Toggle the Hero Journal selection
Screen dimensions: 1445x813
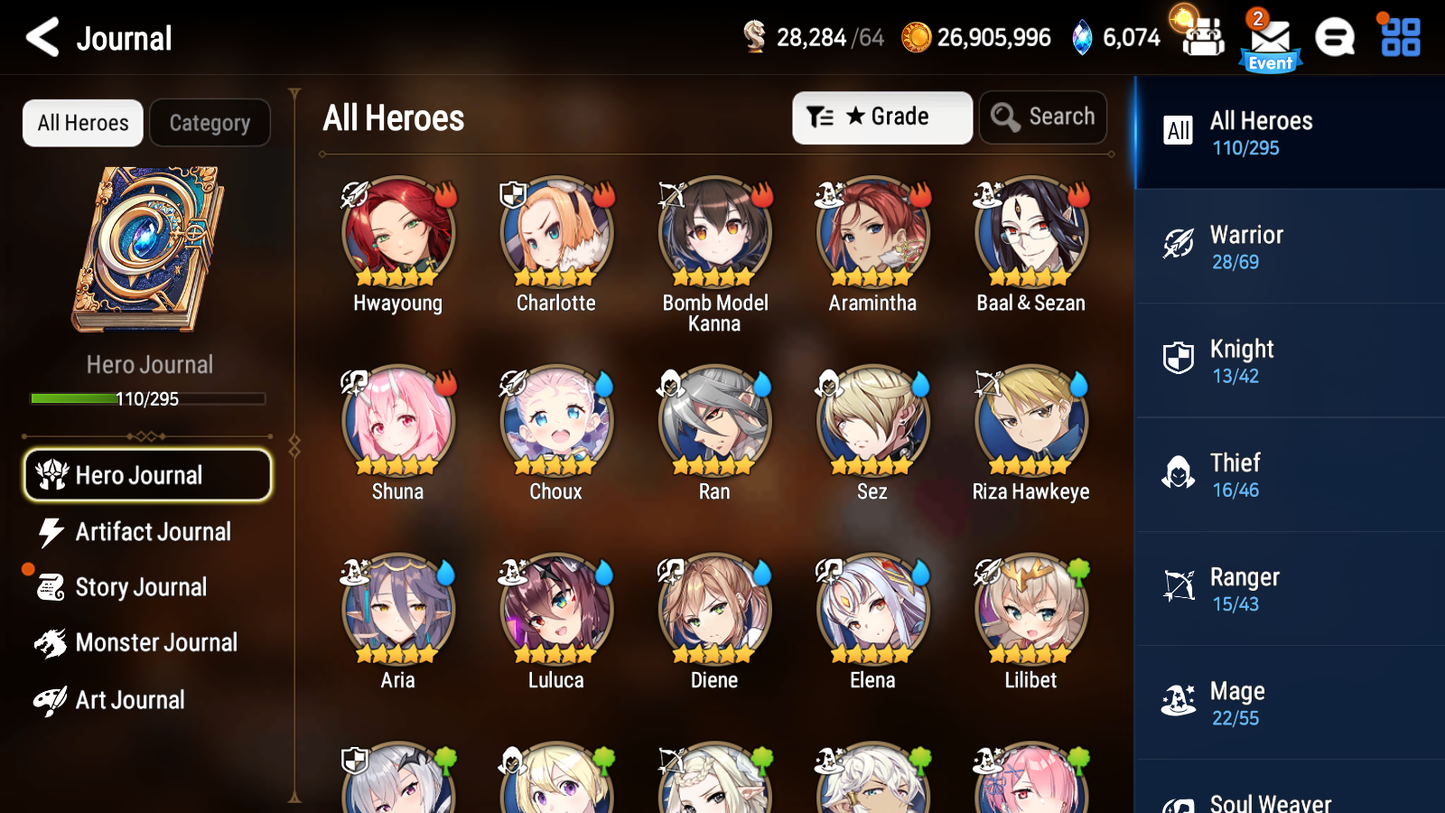coord(147,475)
